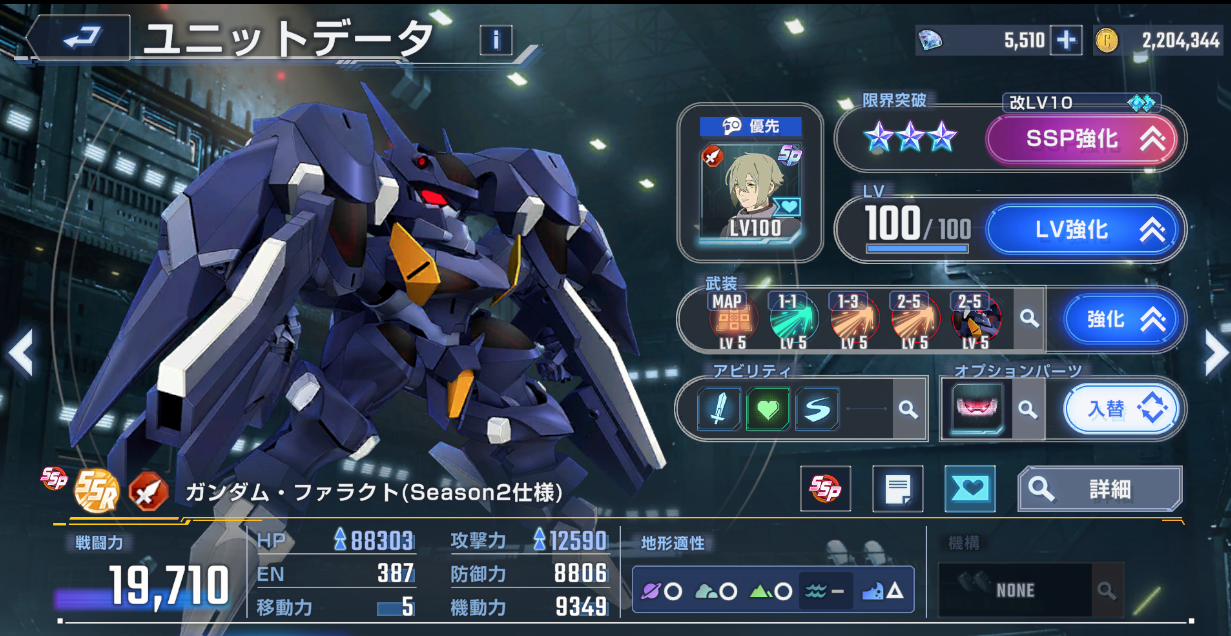The image size is (1231, 636).
Task: Add more diamonds with the plus button
Action: 1066,40
